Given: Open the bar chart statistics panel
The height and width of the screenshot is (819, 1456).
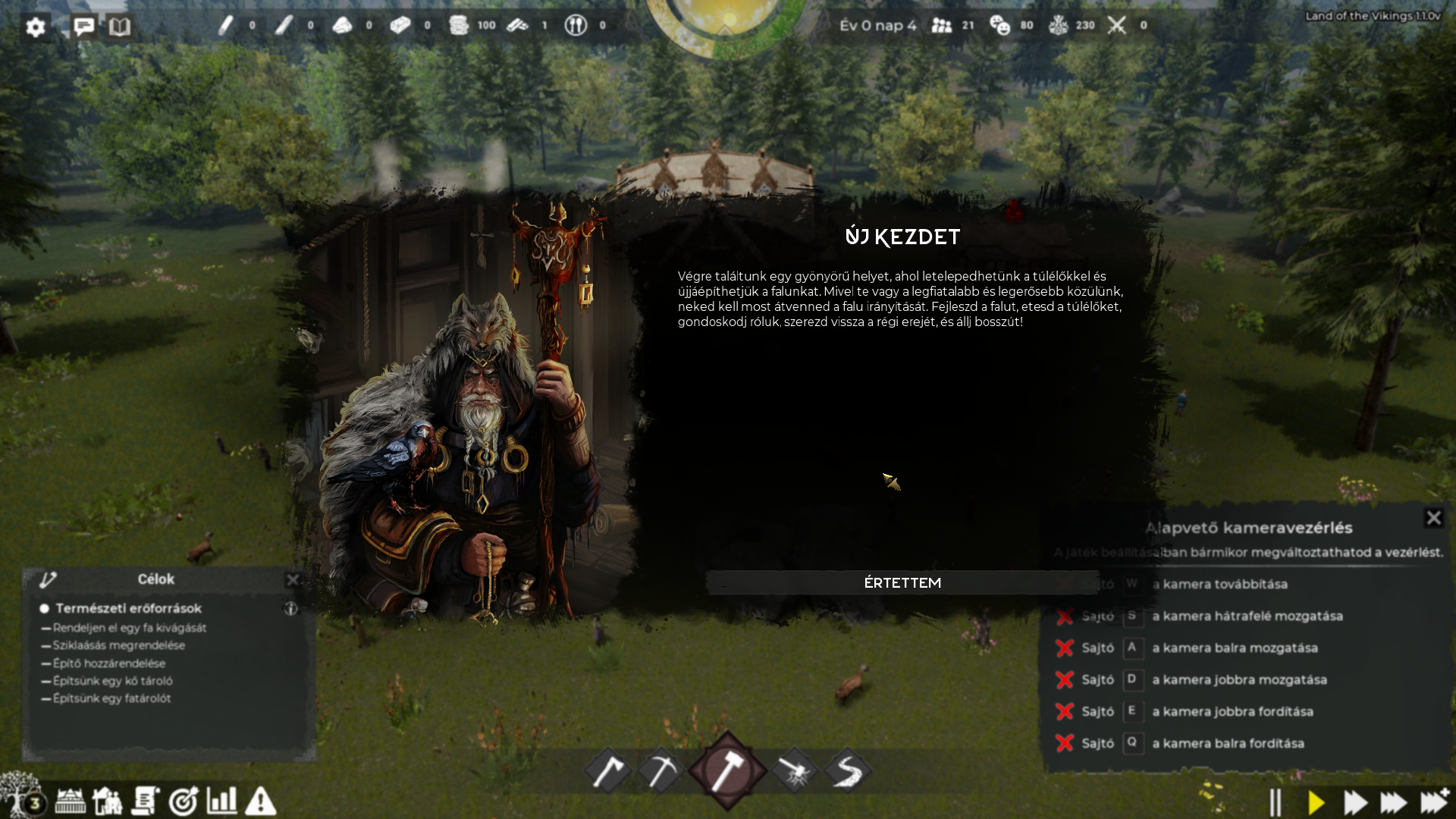Looking at the screenshot, I should [x=221, y=800].
